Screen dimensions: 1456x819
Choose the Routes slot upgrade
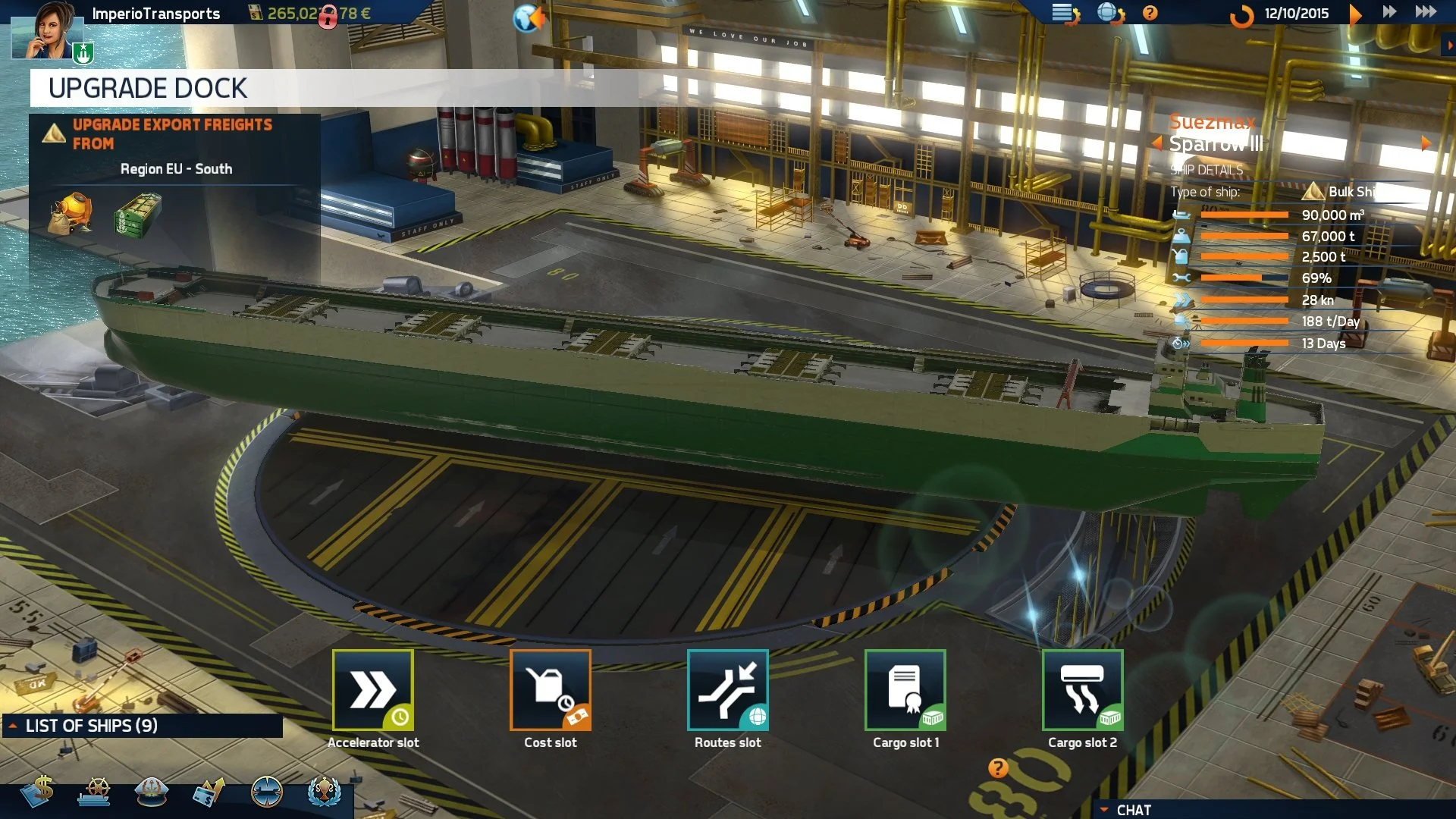pyautogui.click(x=727, y=690)
